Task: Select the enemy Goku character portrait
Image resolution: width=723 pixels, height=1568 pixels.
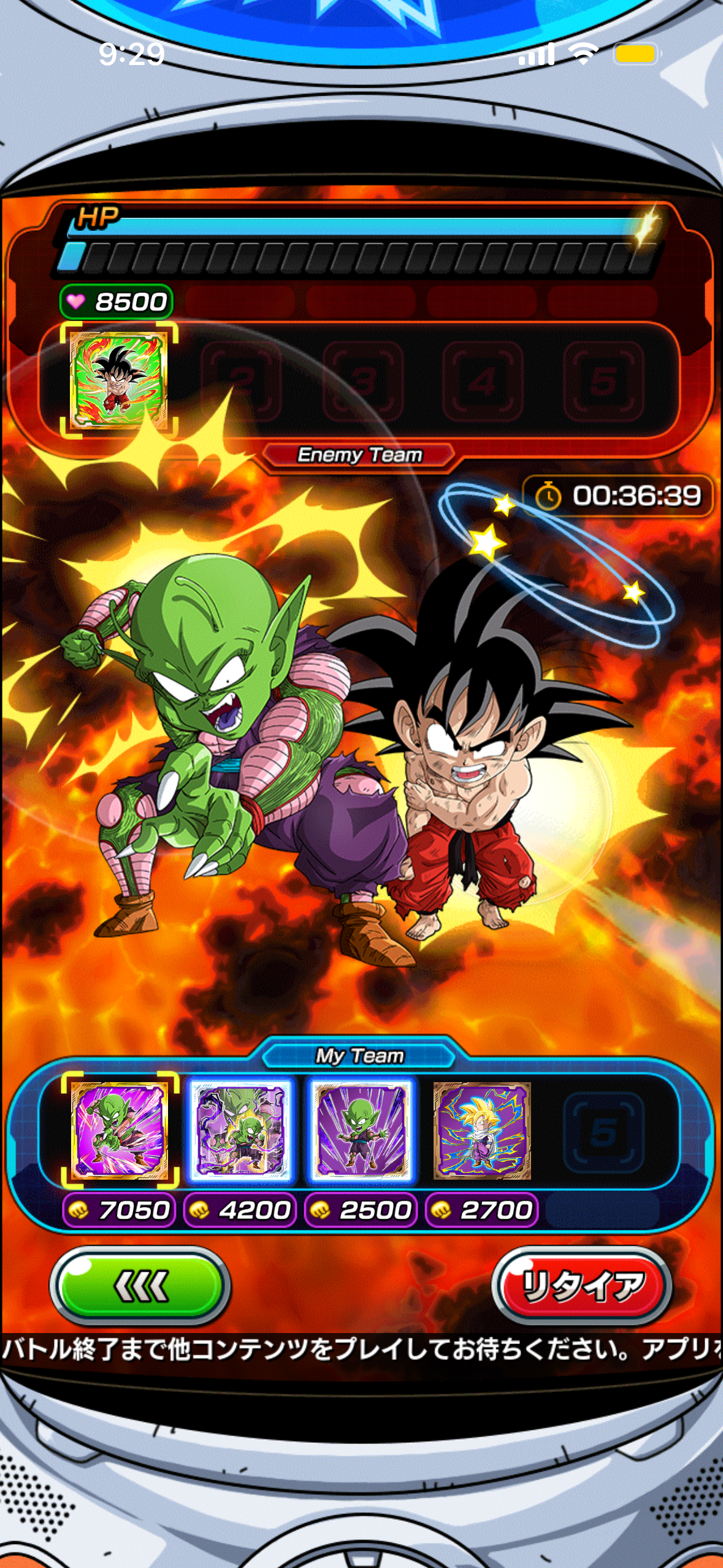Action: [x=119, y=380]
